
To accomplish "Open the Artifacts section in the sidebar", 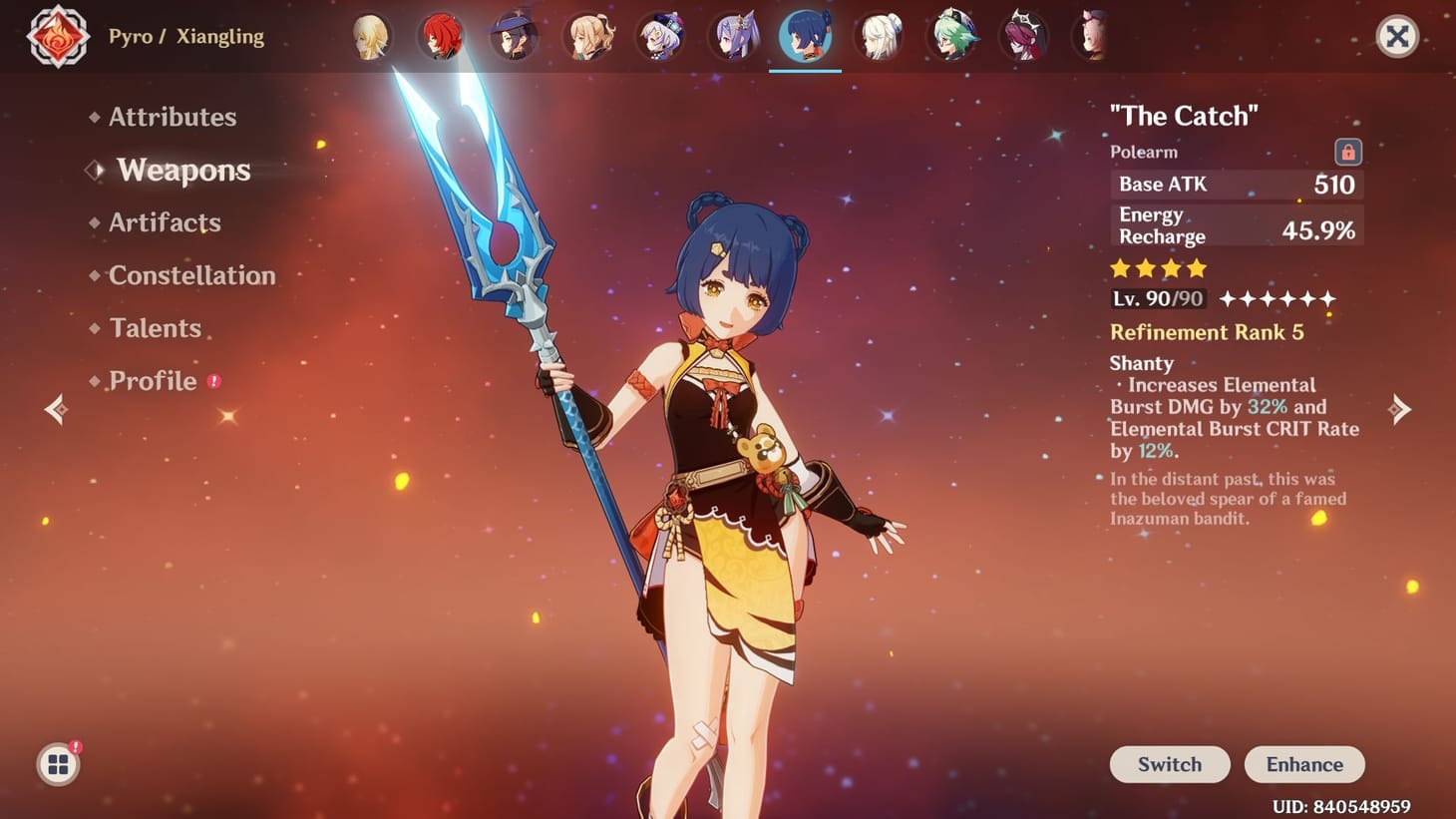I will point(165,222).
